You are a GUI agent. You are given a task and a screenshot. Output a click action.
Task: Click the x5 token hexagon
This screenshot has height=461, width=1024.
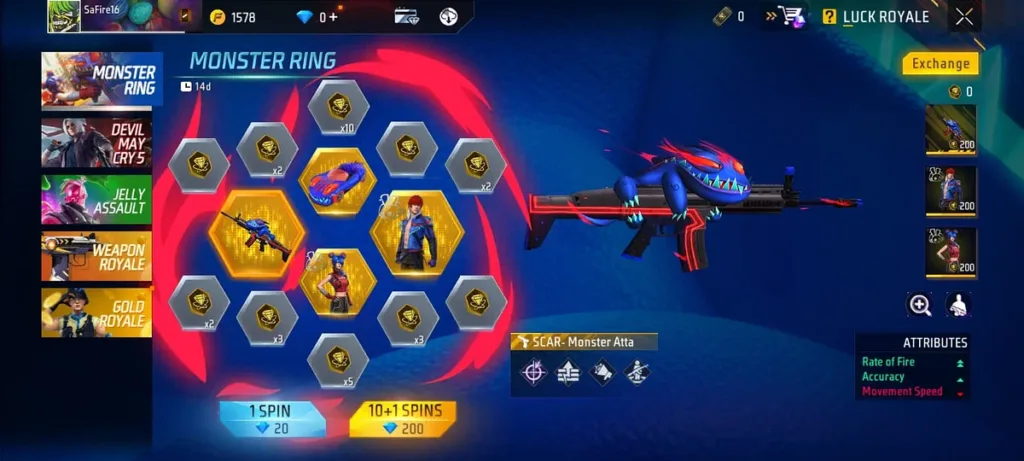coord(338,359)
